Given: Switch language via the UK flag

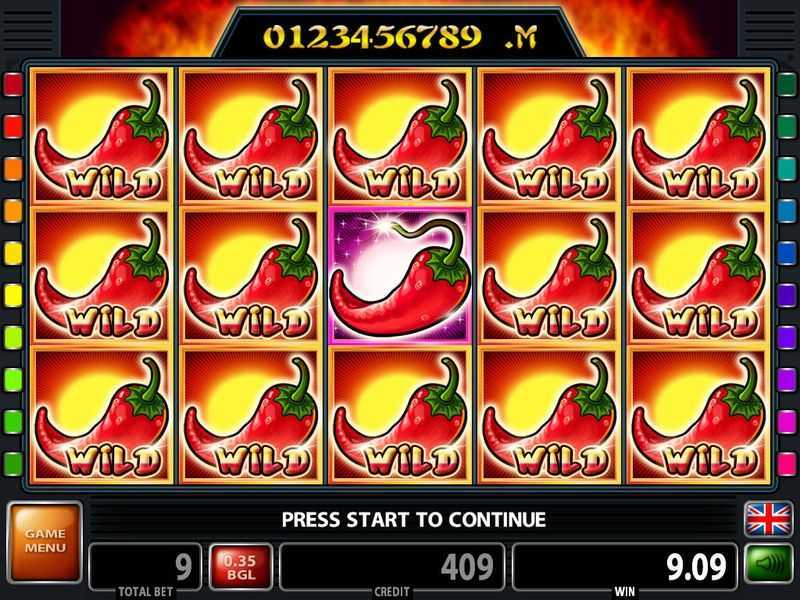Looking at the screenshot, I should [768, 520].
